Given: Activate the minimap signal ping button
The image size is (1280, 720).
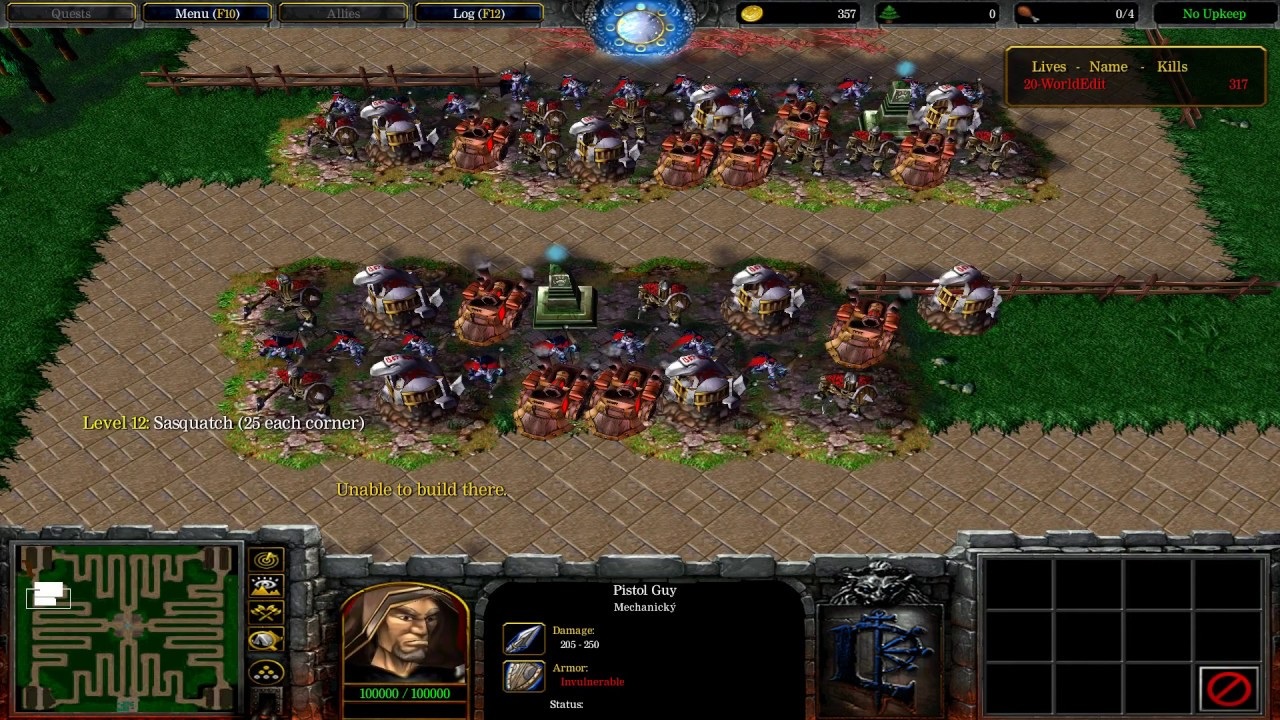Looking at the screenshot, I should tap(267, 560).
